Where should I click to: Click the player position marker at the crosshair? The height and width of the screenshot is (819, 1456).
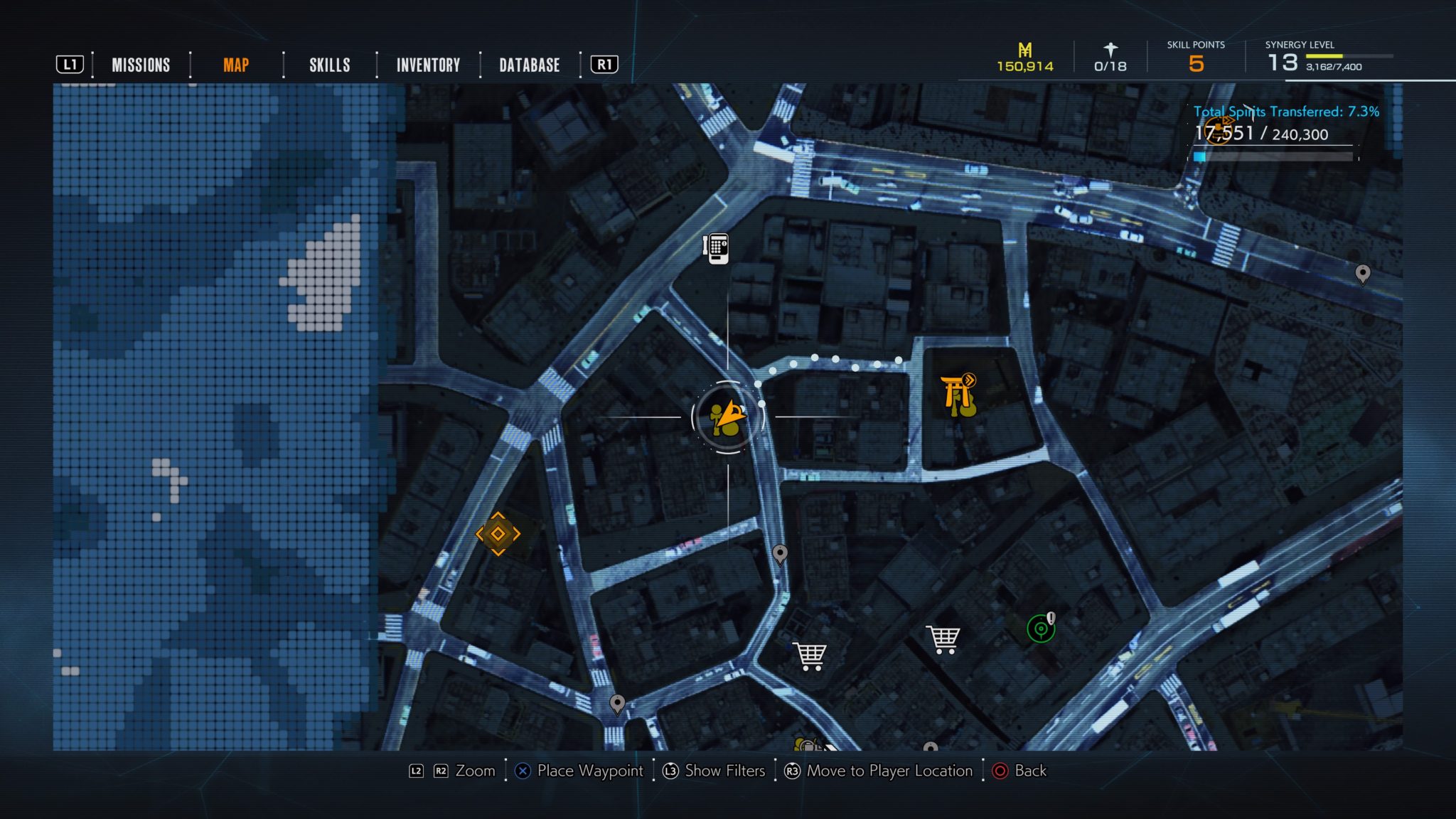coord(724,414)
